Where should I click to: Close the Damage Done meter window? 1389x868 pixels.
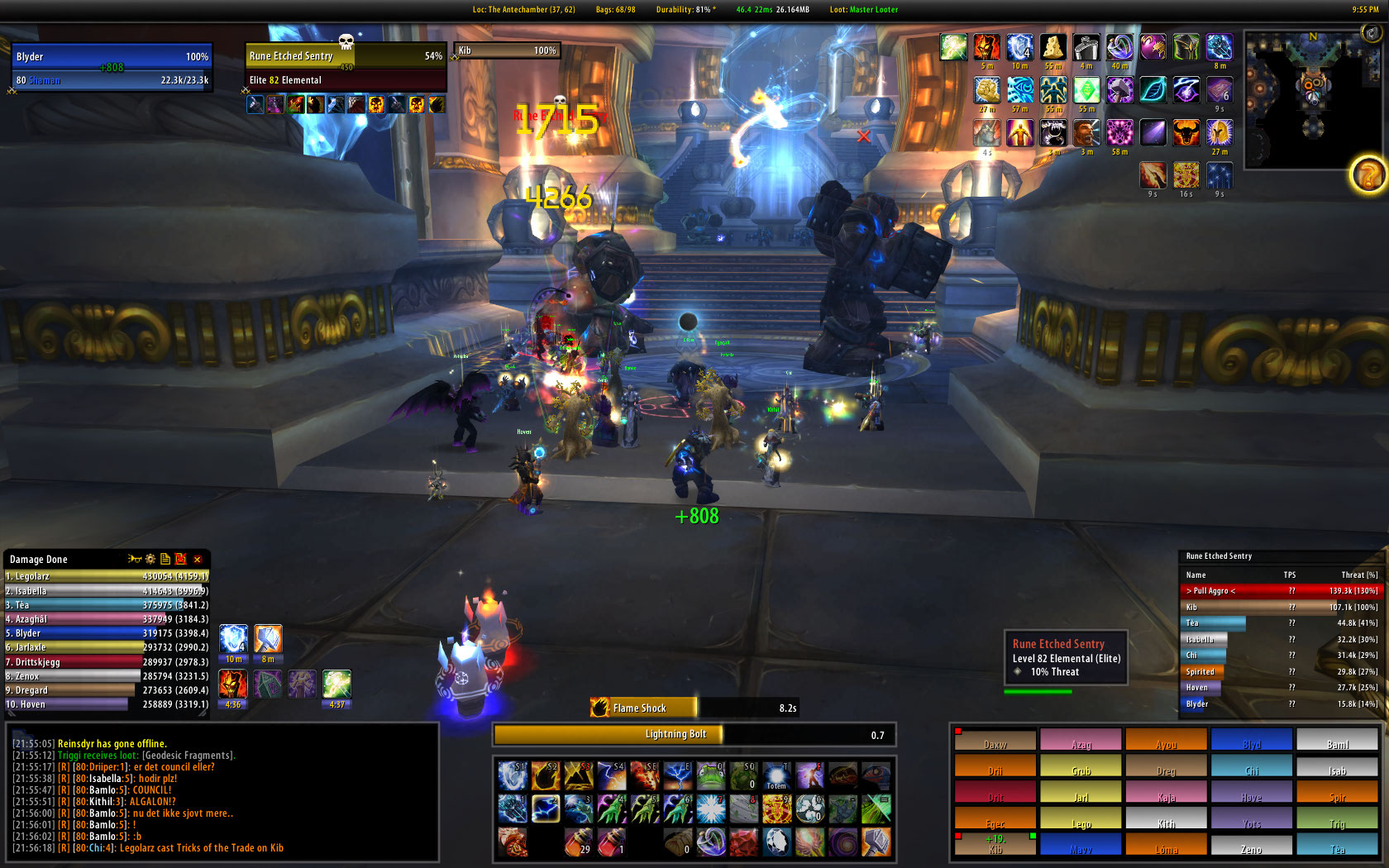[198, 560]
